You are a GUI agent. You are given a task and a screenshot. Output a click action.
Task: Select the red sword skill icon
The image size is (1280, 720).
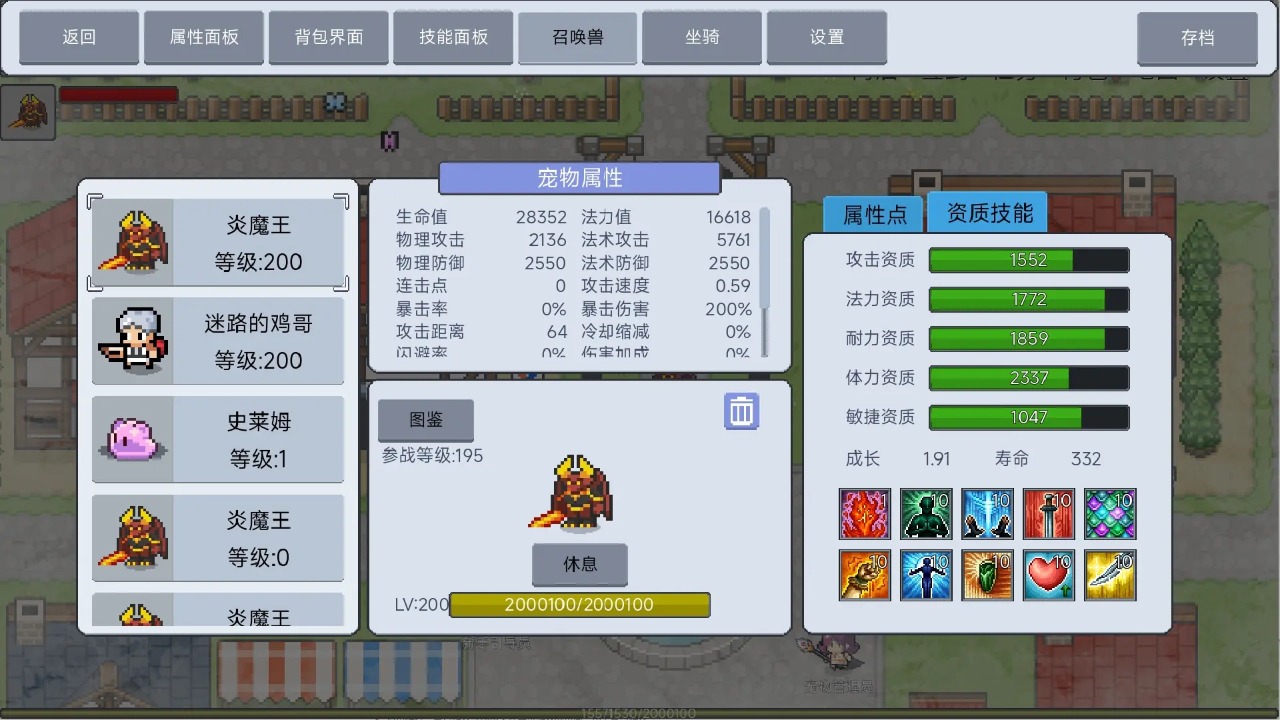(x=1049, y=513)
